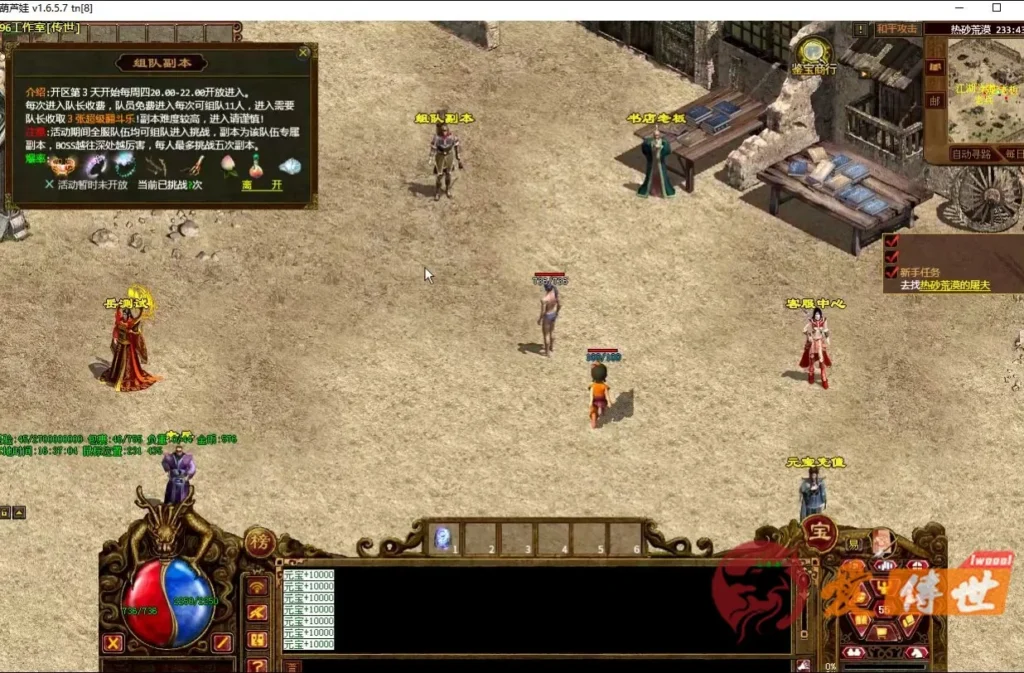This screenshot has width=1024, height=673.
Task: Open the 邮 mail button
Action: point(934,100)
